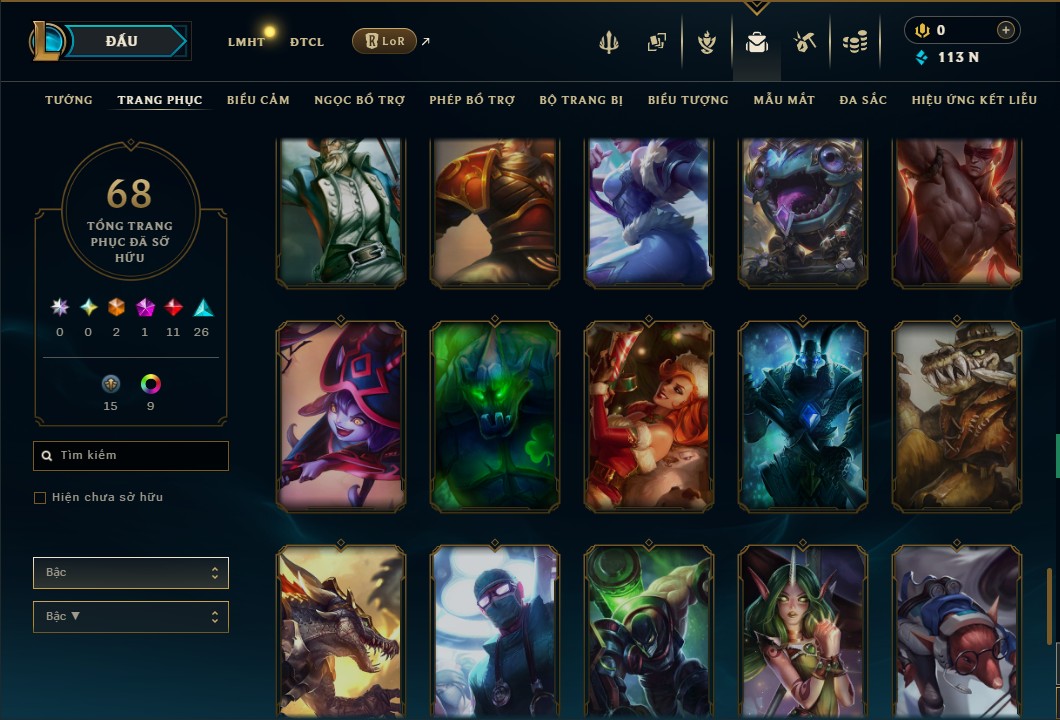Open the coin stack store icon

[854, 42]
